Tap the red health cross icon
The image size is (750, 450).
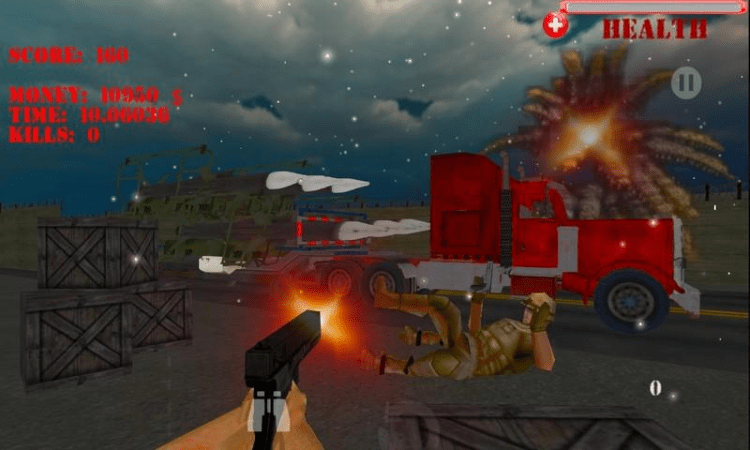click(x=555, y=25)
